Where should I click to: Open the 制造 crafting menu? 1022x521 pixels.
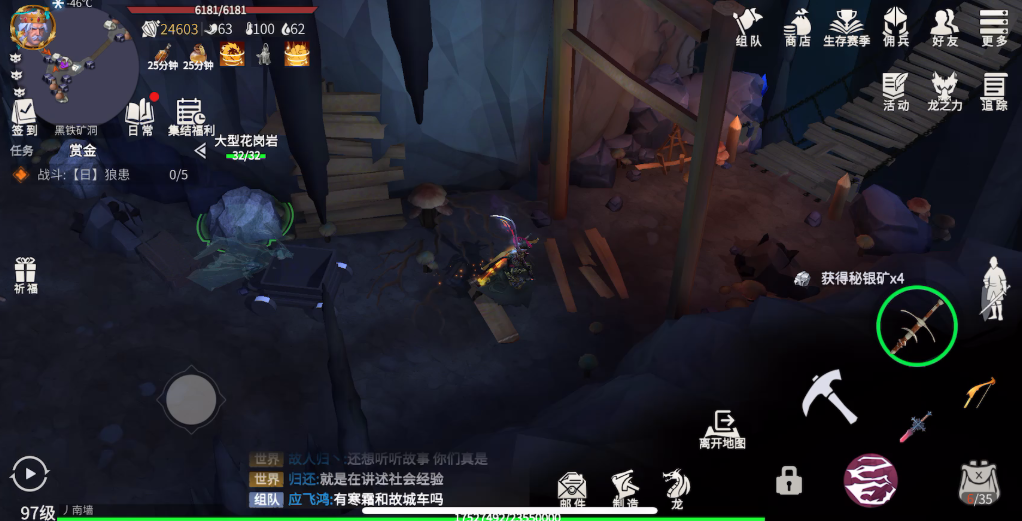625,488
